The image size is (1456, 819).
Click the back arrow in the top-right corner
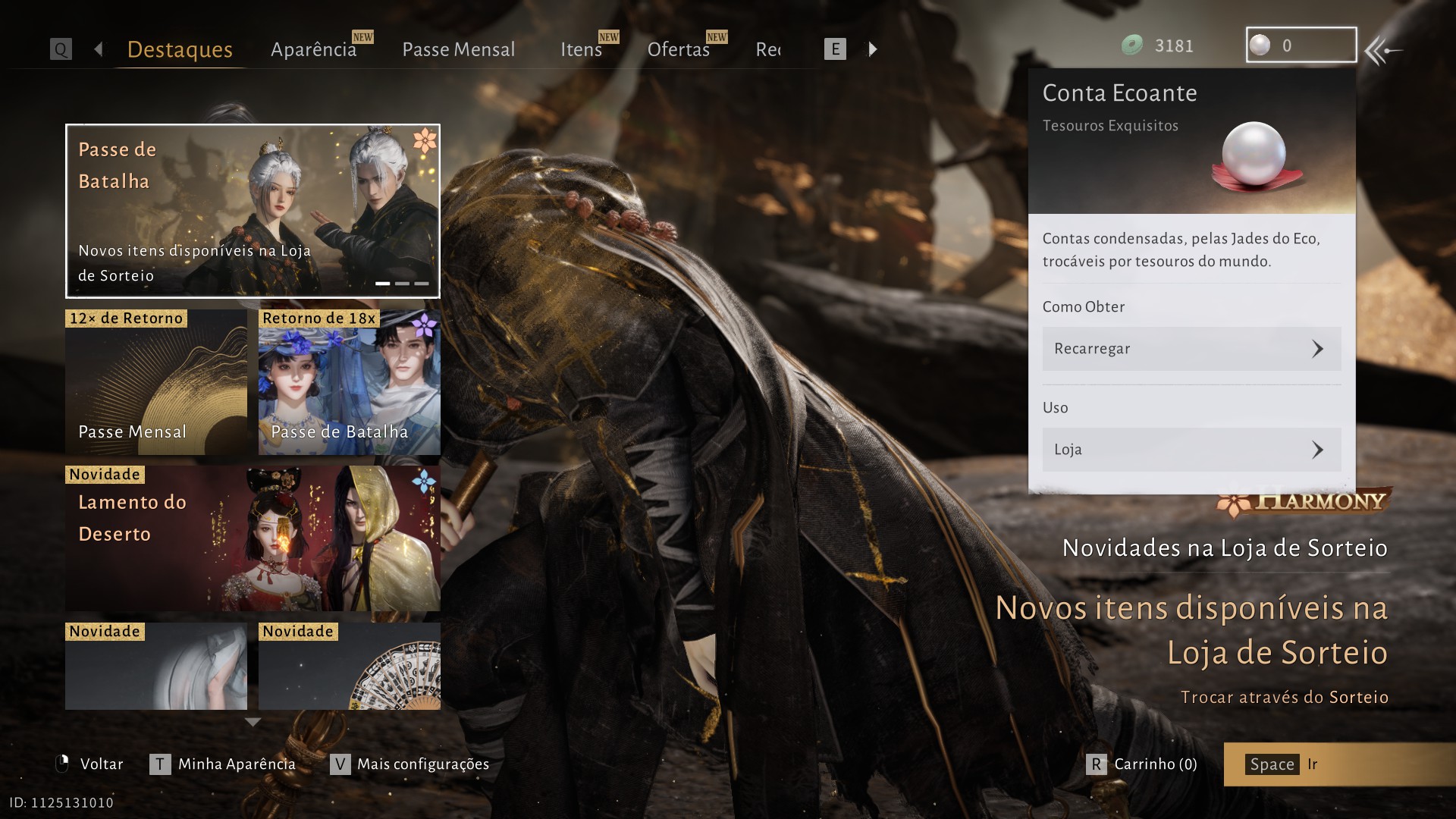pyautogui.click(x=1382, y=51)
